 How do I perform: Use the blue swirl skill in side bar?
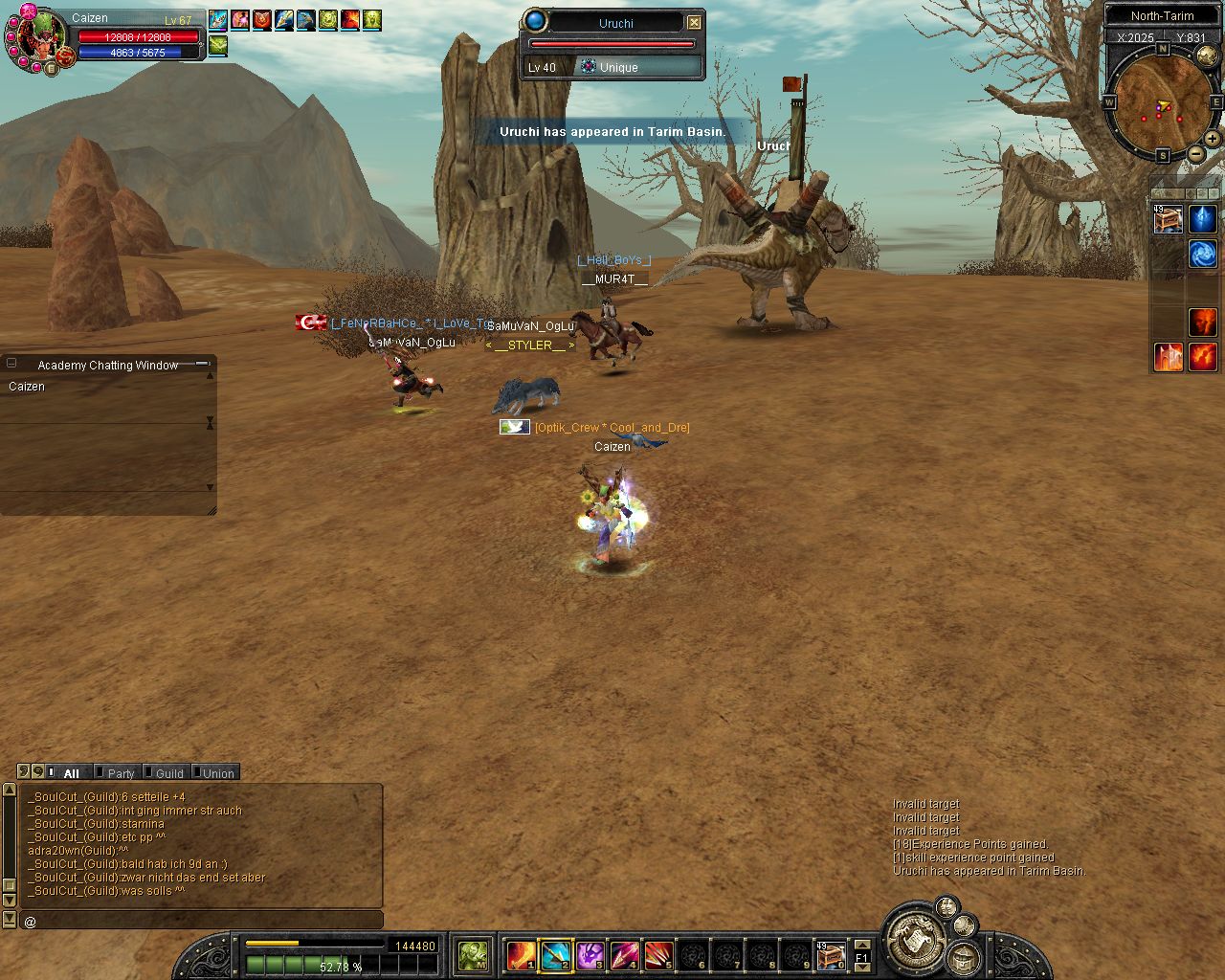1203,254
